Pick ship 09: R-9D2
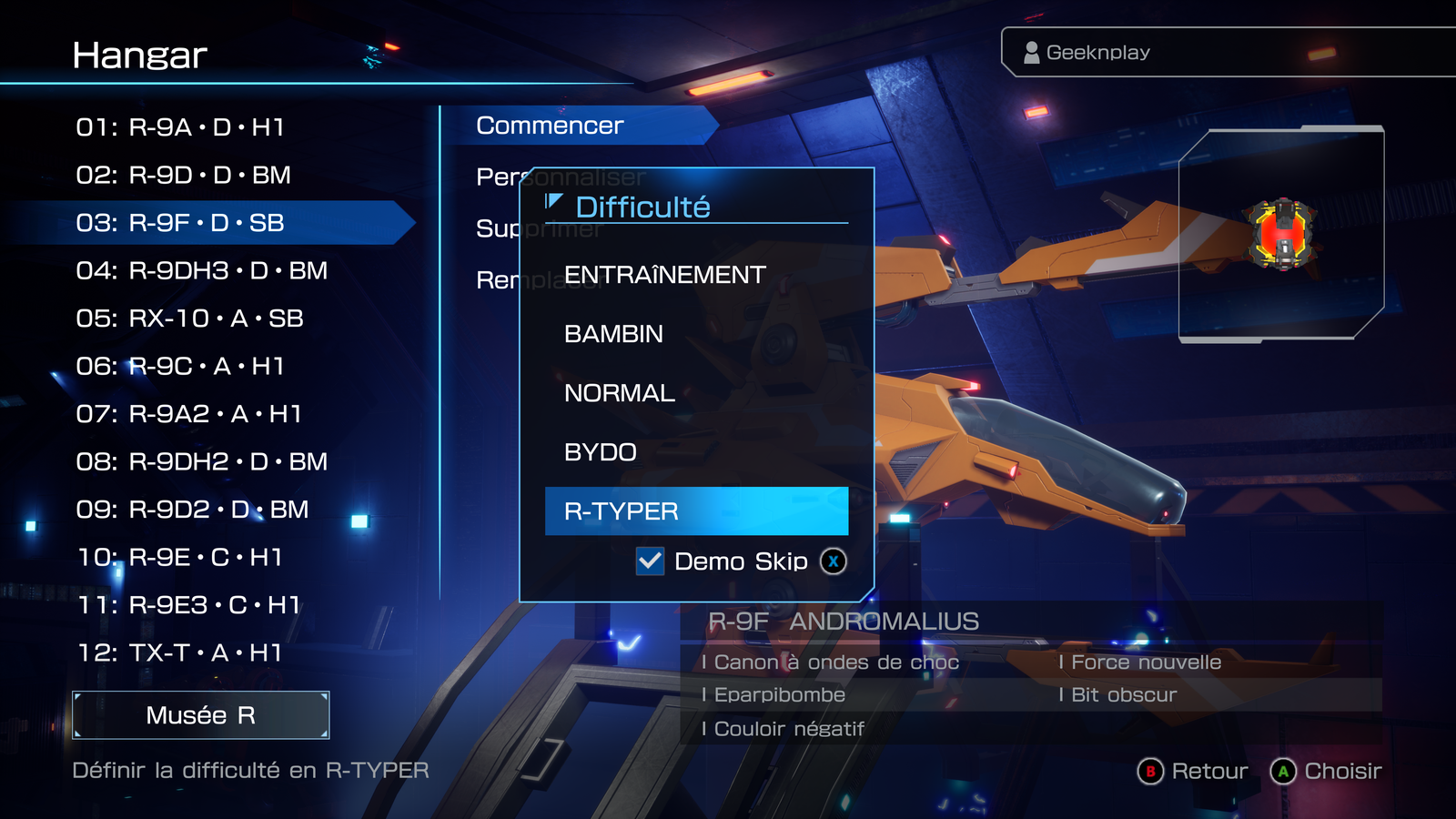This screenshot has height=819, width=1456. (192, 510)
